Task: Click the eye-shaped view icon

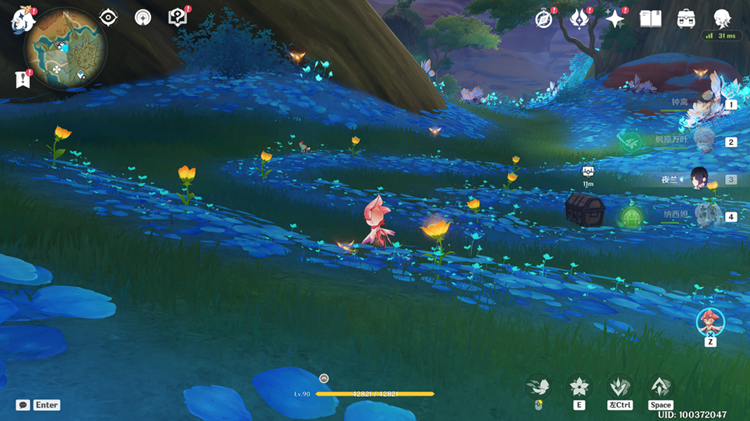Action: point(108,17)
